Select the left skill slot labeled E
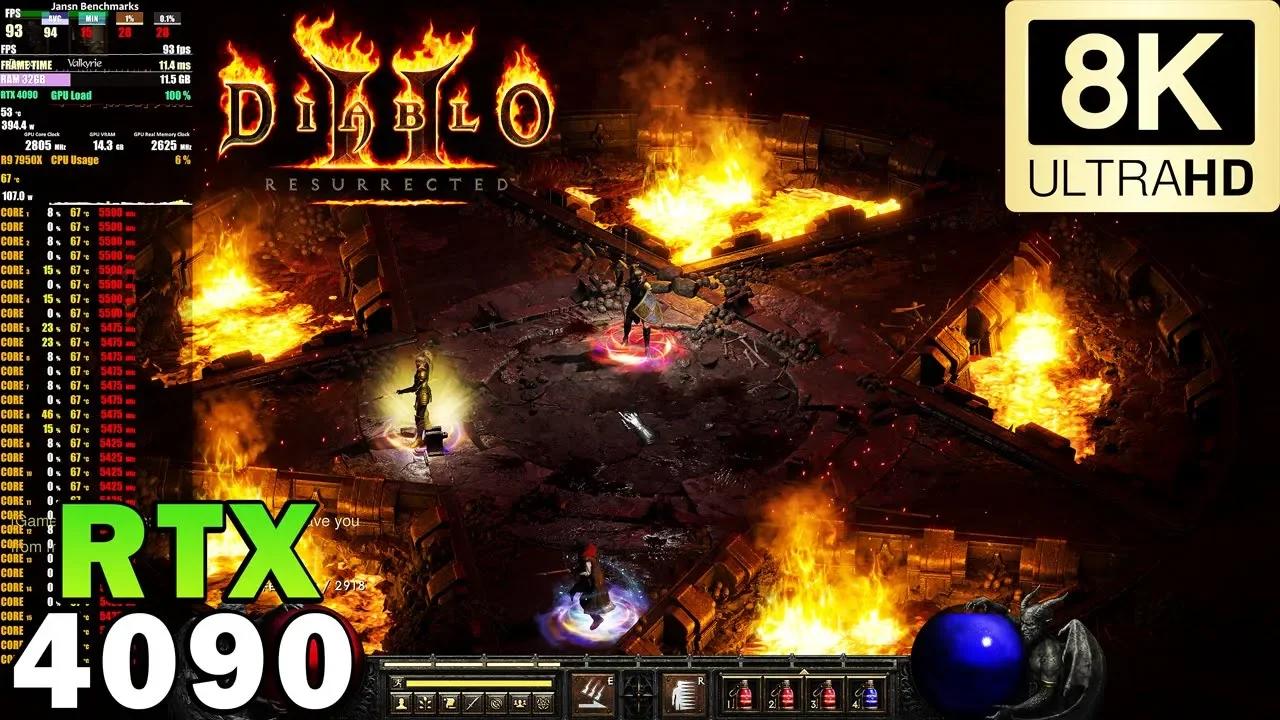The image size is (1280, 720). click(x=591, y=694)
